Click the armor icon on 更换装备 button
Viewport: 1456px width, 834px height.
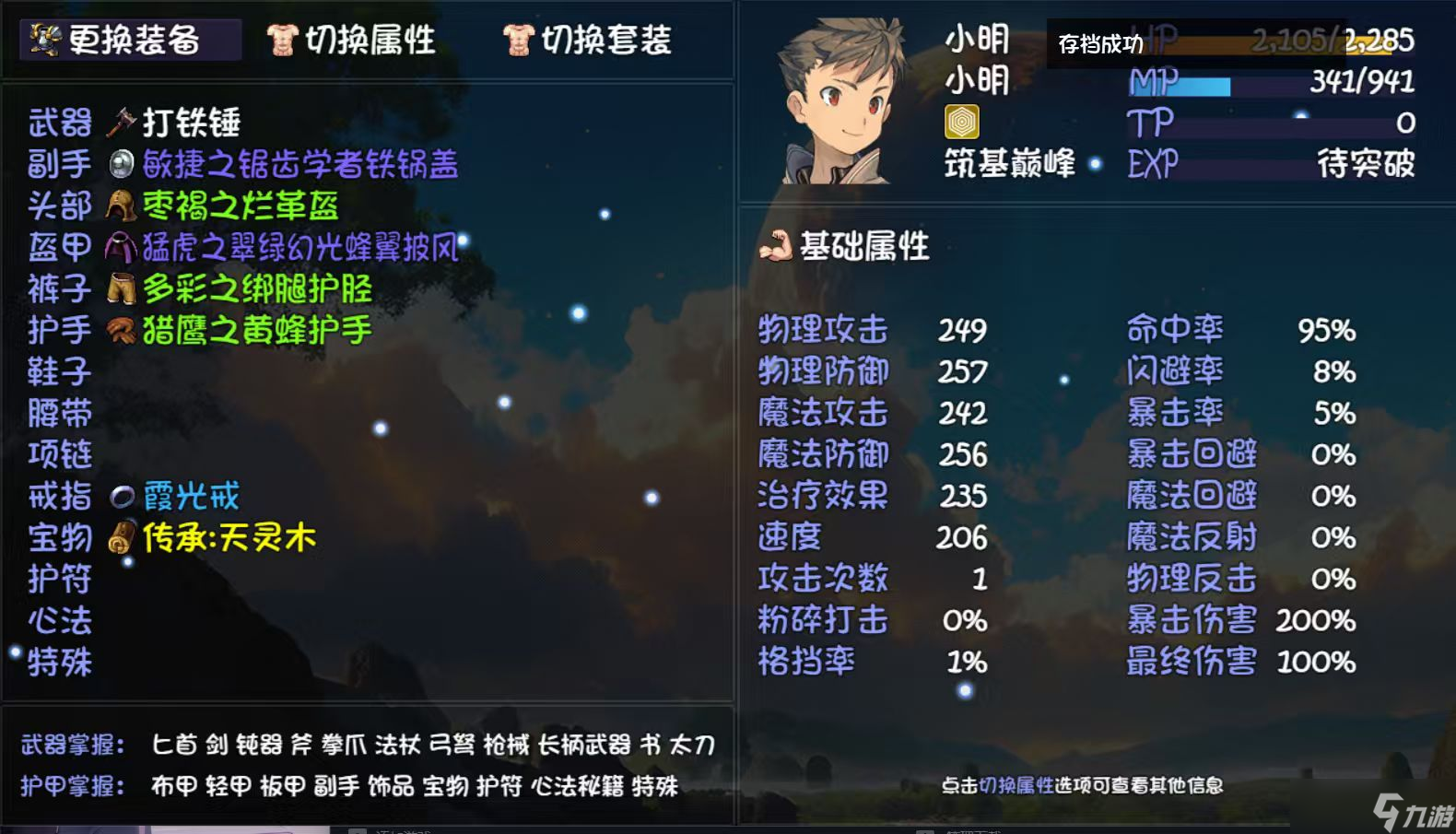click(44, 39)
